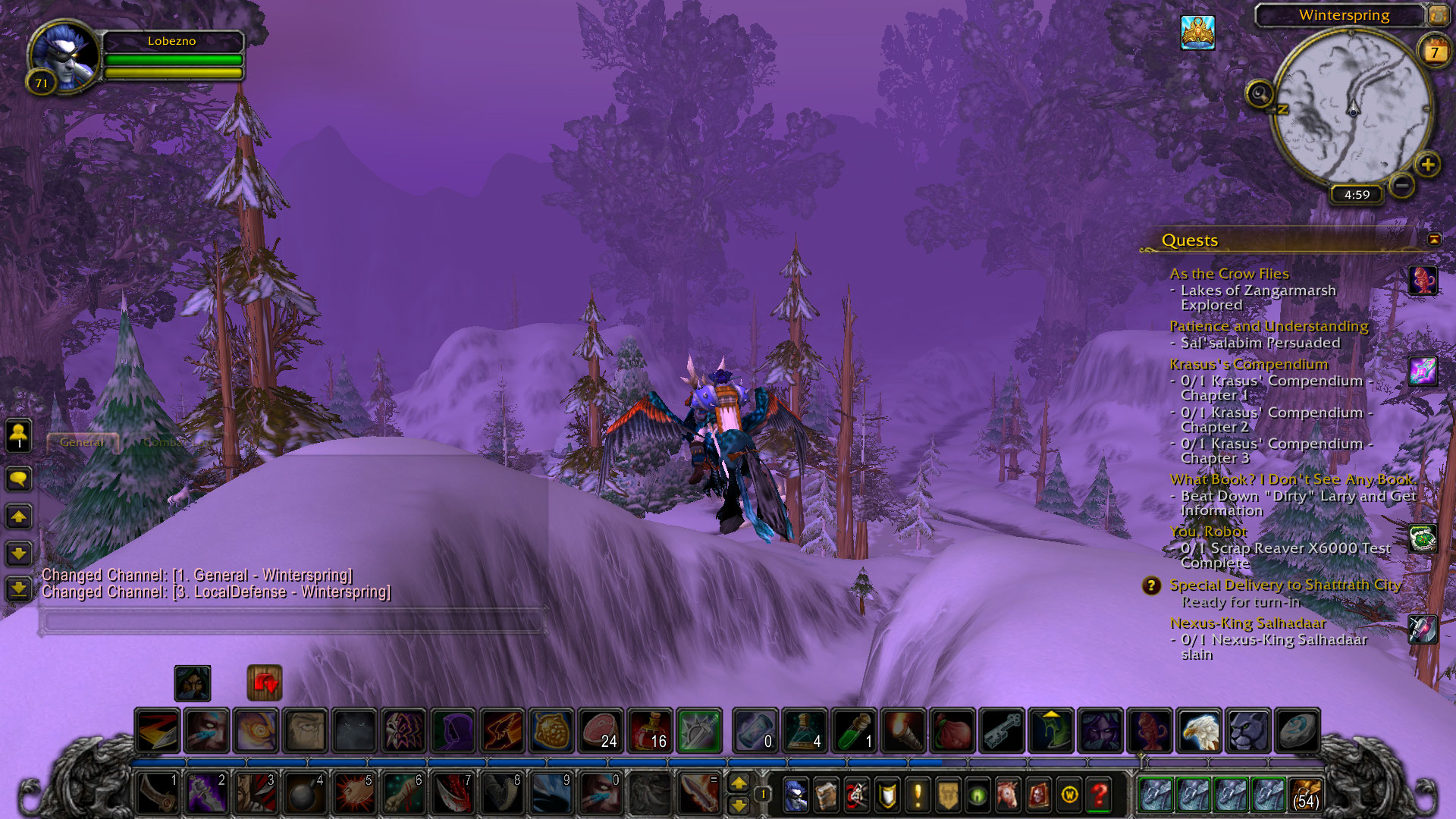Zoom out the minimap with minus button

tap(1402, 185)
